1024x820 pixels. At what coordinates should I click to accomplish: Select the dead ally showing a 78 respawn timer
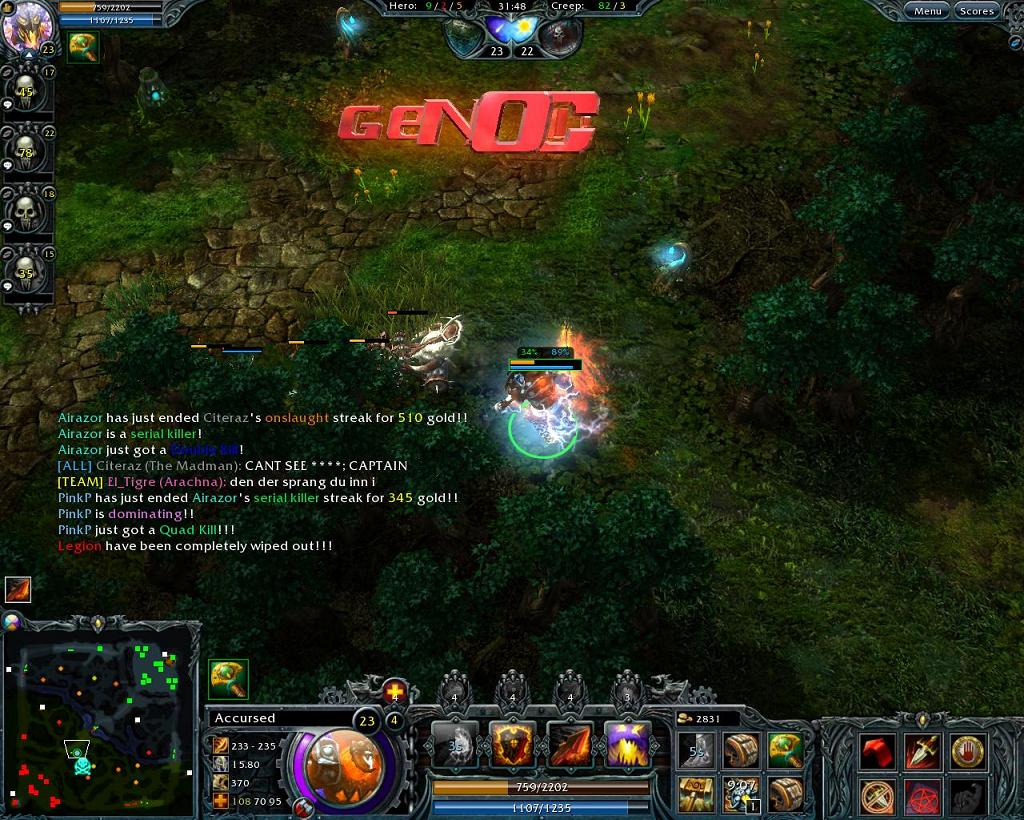[27, 152]
